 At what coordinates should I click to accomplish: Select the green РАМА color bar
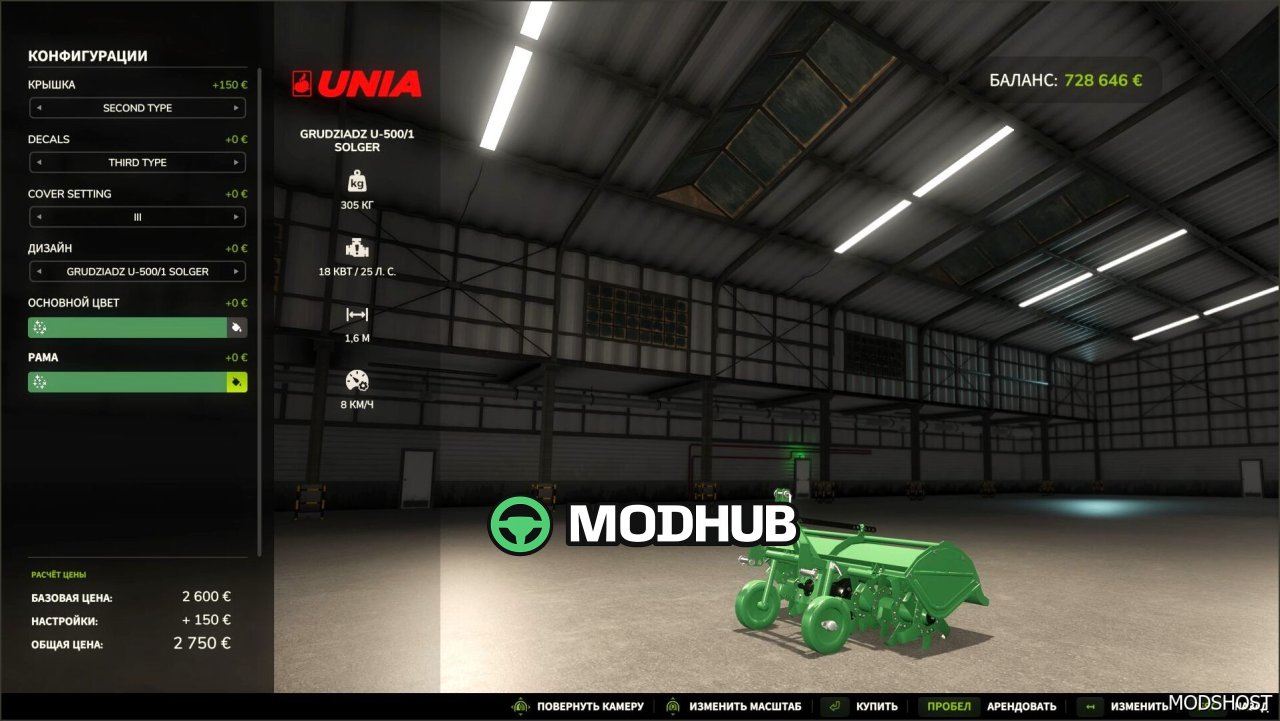pyautogui.click(x=125, y=381)
